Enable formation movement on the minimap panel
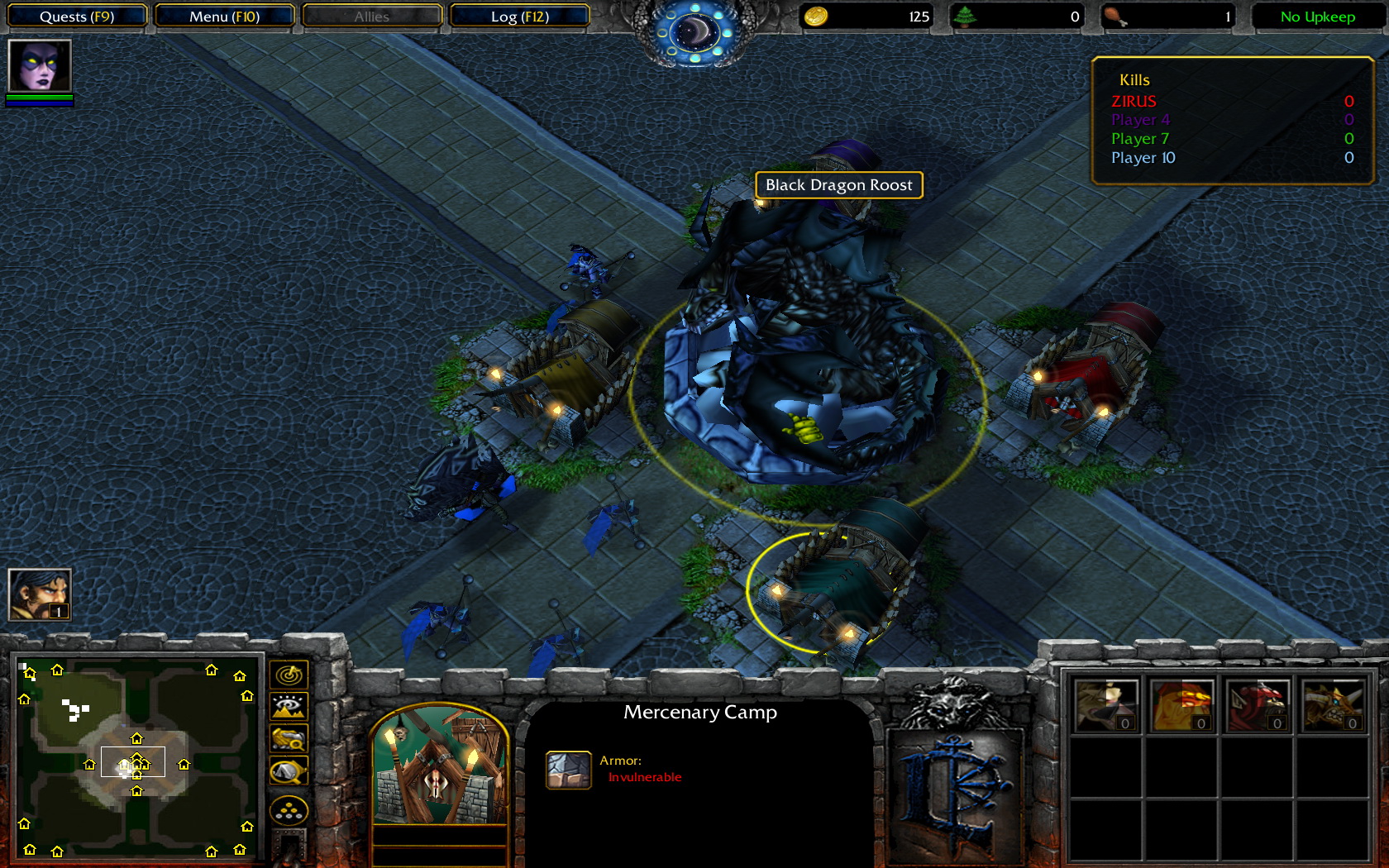Image resolution: width=1389 pixels, height=868 pixels. (x=289, y=808)
